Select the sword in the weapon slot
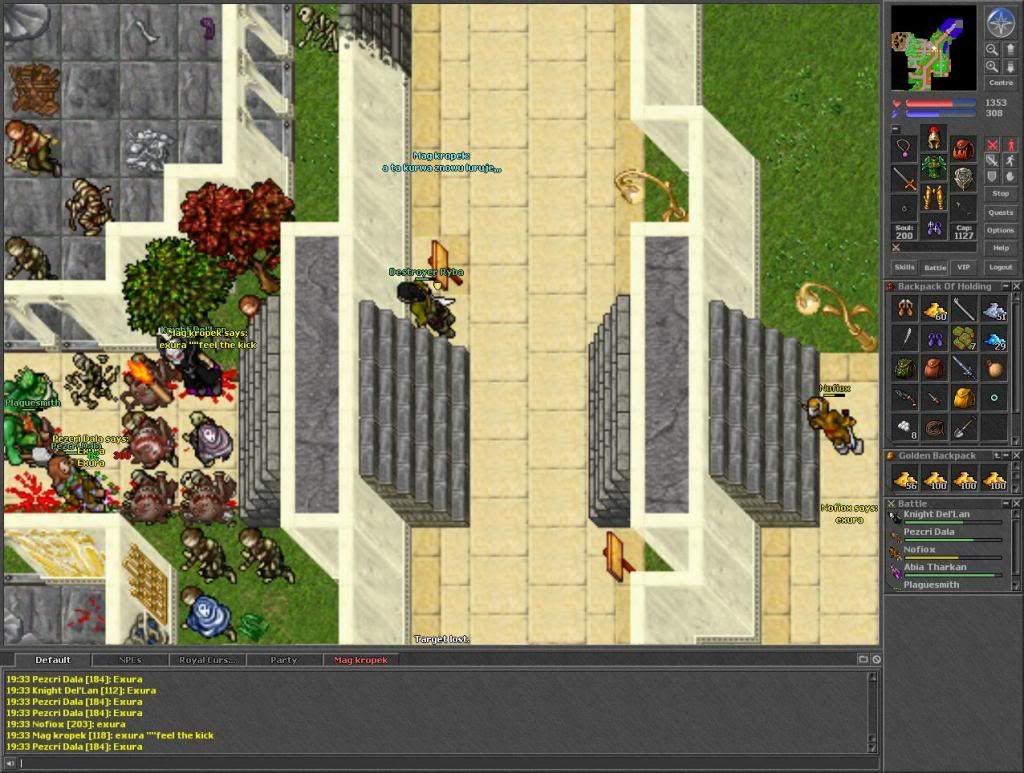This screenshot has width=1024, height=773. click(x=905, y=180)
